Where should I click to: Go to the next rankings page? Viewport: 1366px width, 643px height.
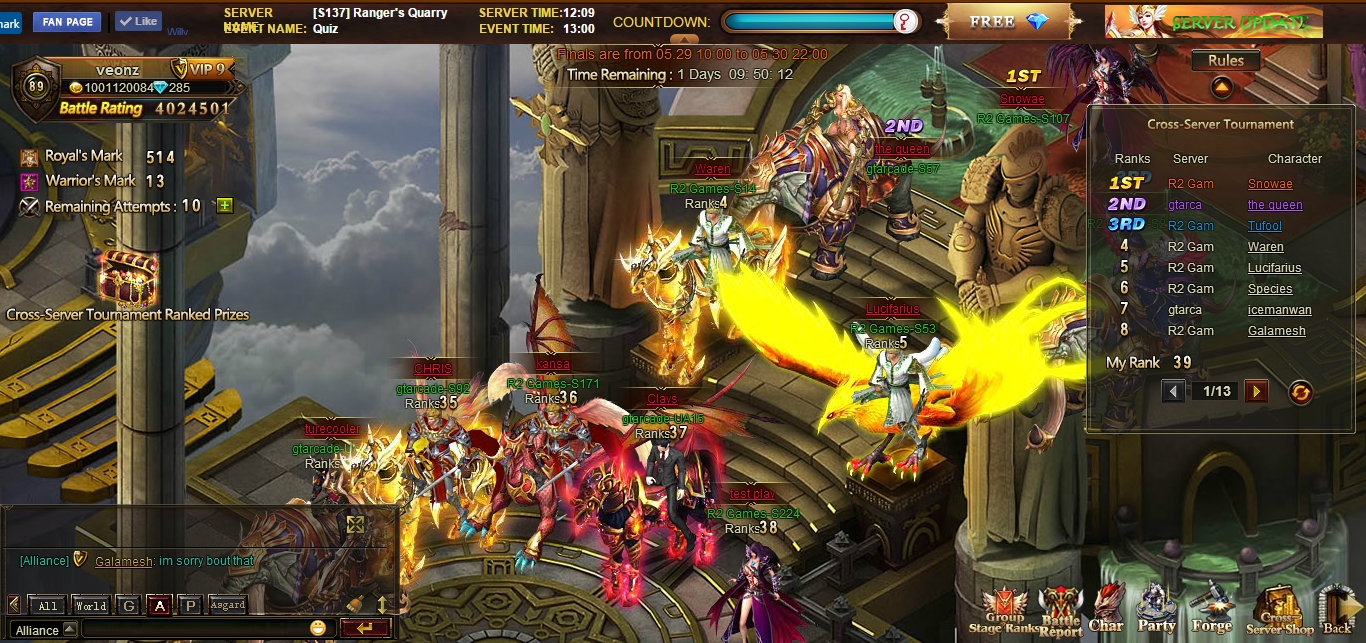tap(1256, 391)
